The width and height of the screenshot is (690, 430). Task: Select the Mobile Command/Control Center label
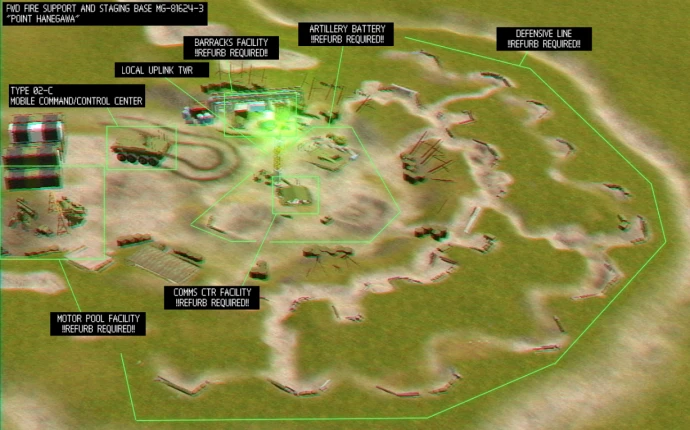tap(77, 95)
